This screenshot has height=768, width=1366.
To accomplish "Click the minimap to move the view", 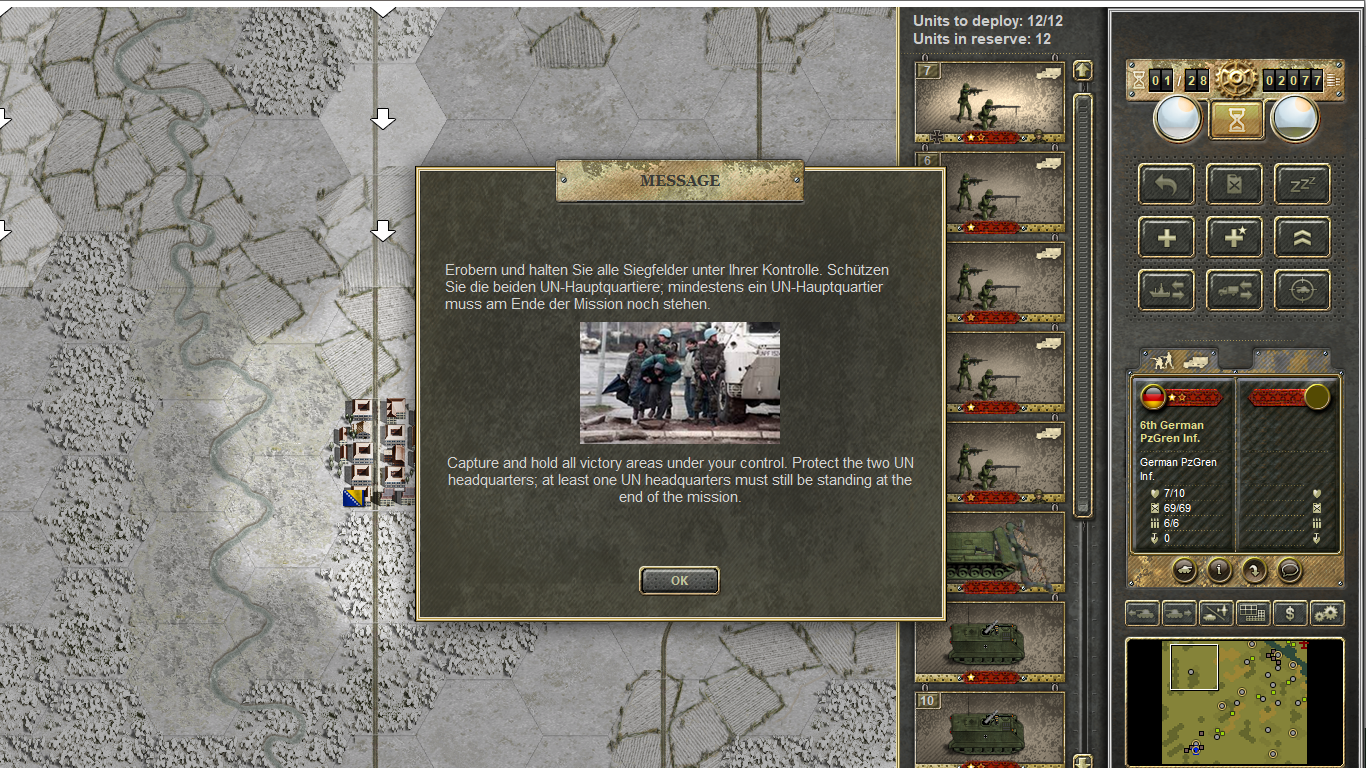I will 1234,700.
